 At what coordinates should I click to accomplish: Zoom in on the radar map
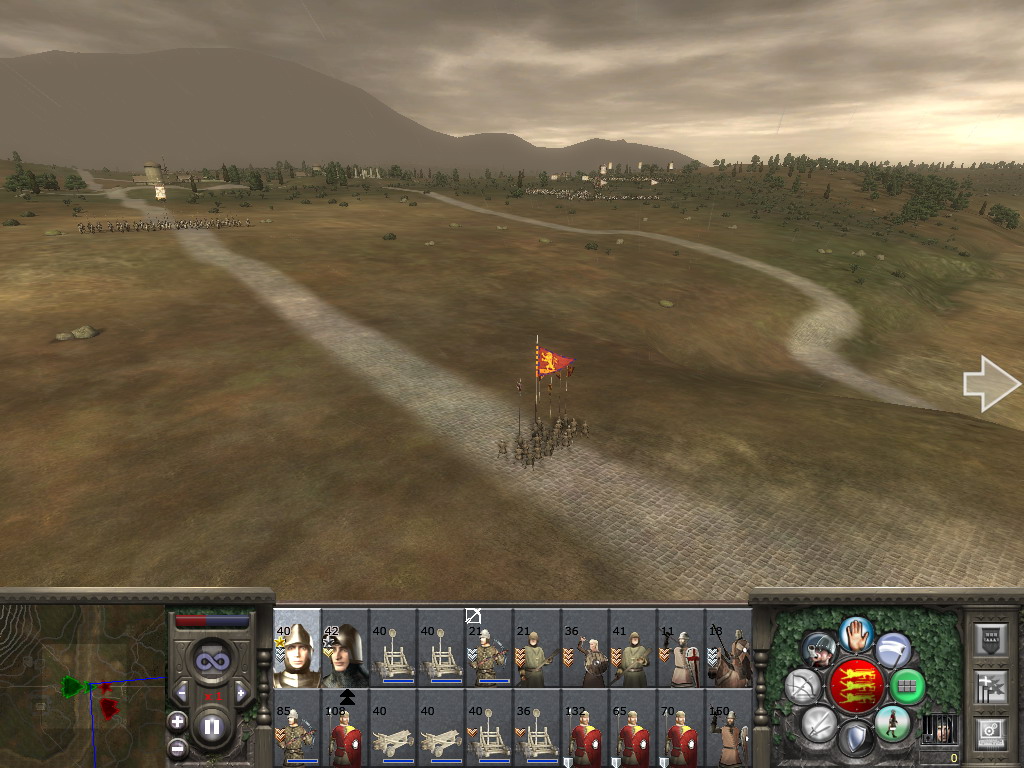coord(177,721)
